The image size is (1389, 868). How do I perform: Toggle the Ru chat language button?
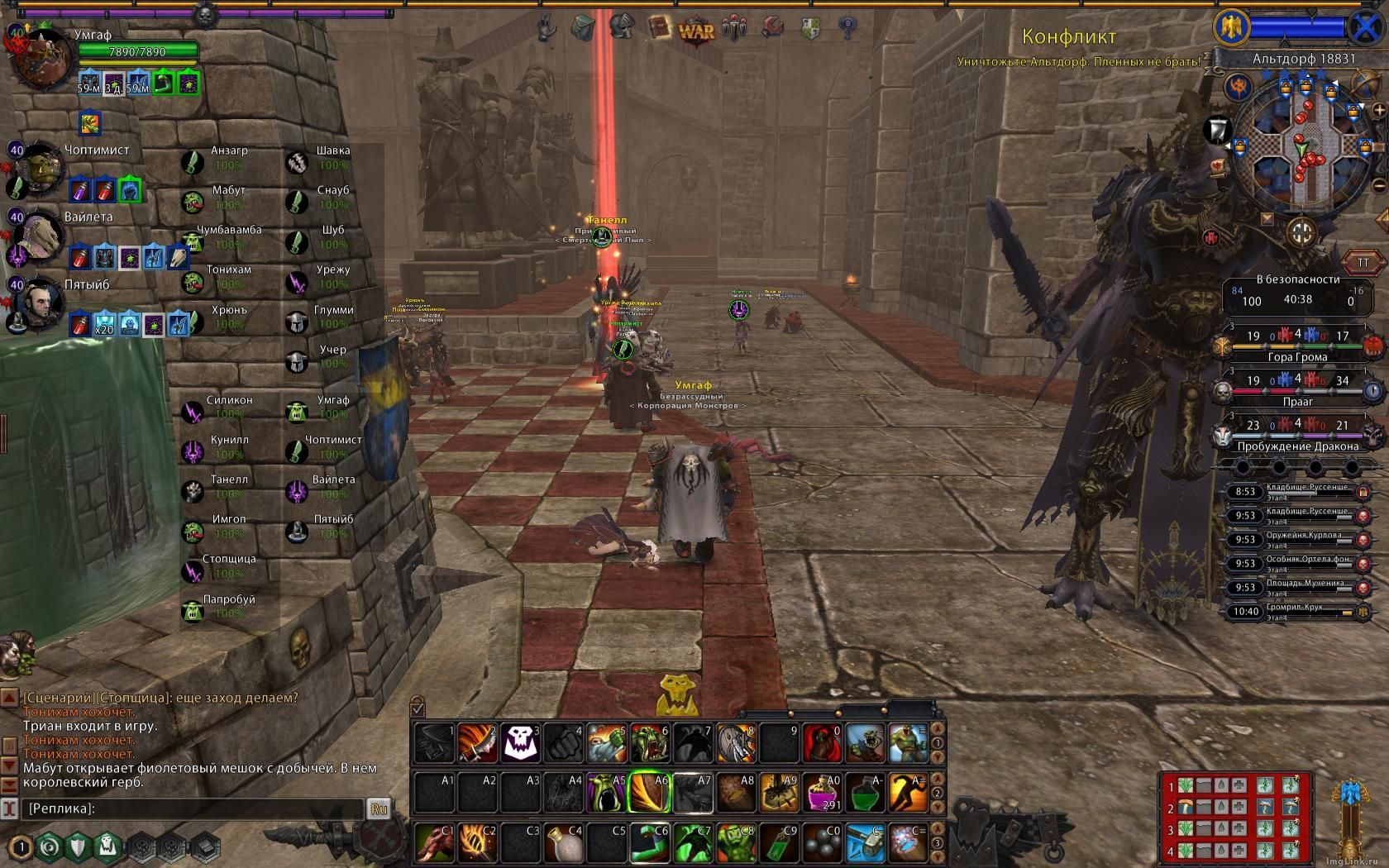coord(379,808)
